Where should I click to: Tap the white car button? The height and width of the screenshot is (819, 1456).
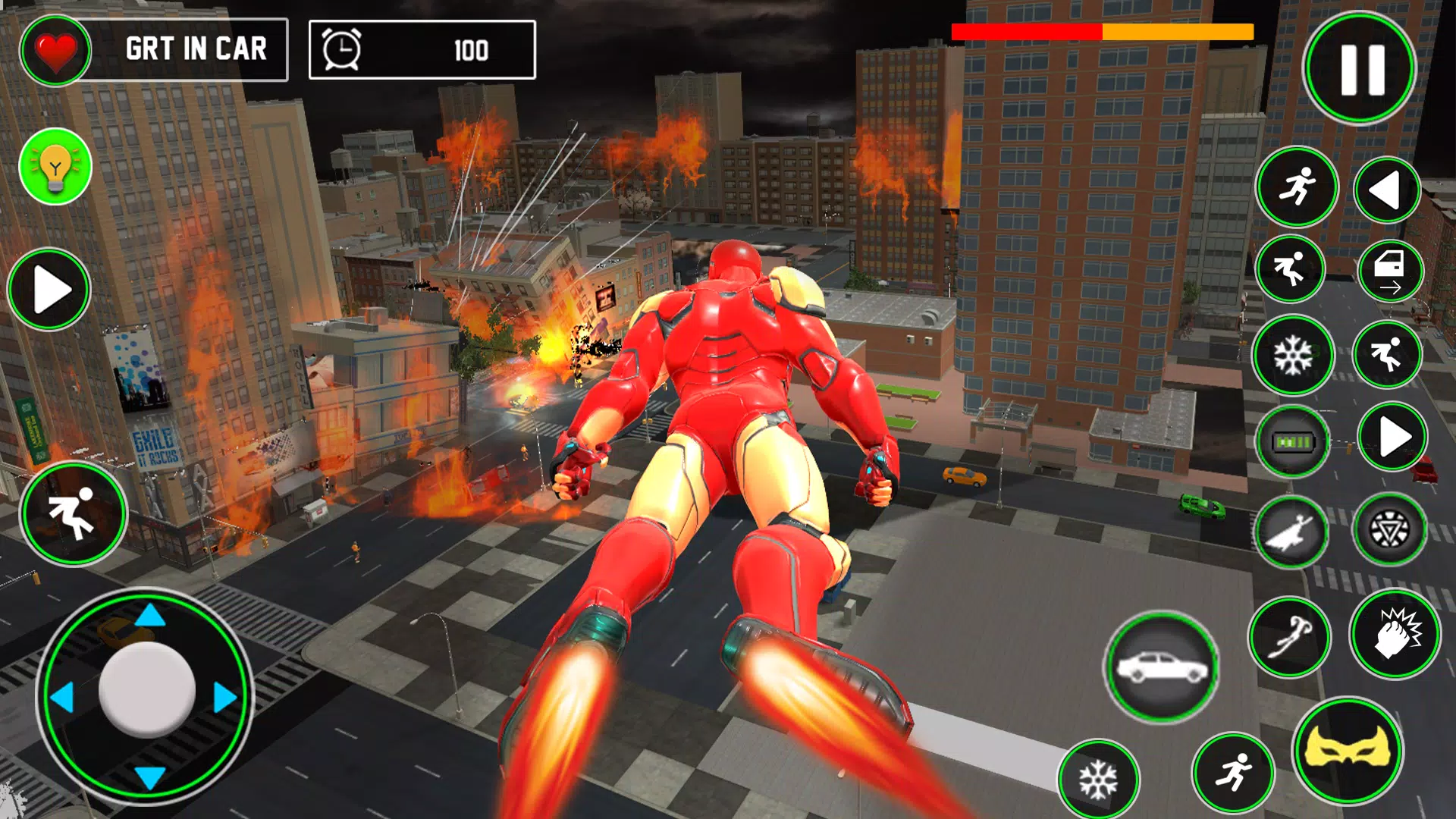click(x=1162, y=667)
